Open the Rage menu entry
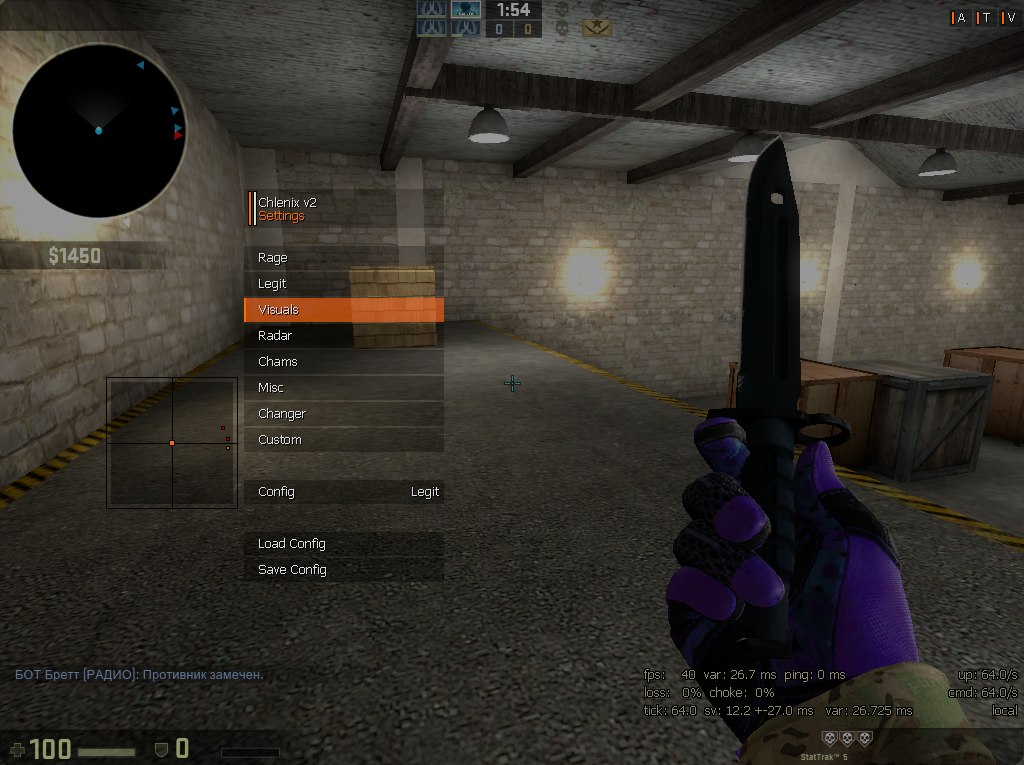 [343, 258]
